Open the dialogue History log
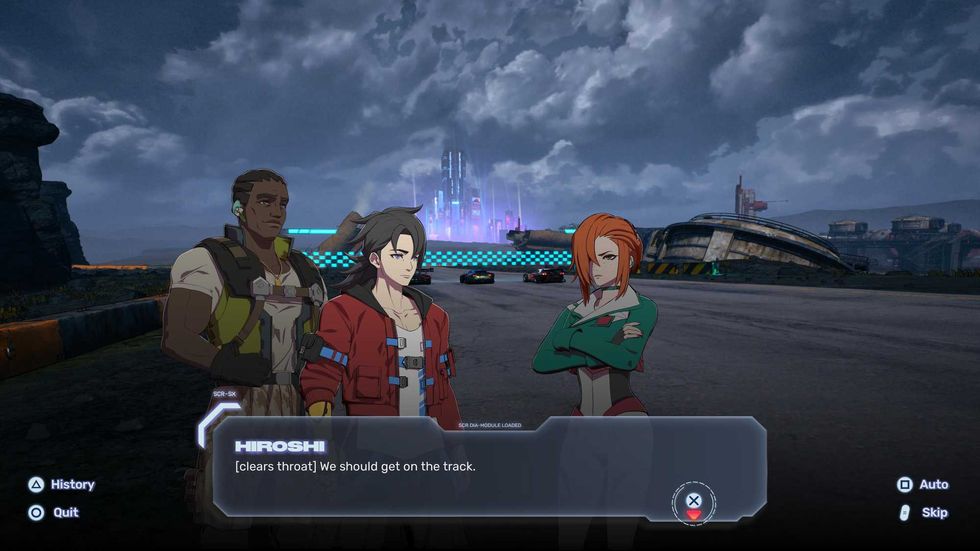This screenshot has height=551, width=980. [x=62, y=484]
